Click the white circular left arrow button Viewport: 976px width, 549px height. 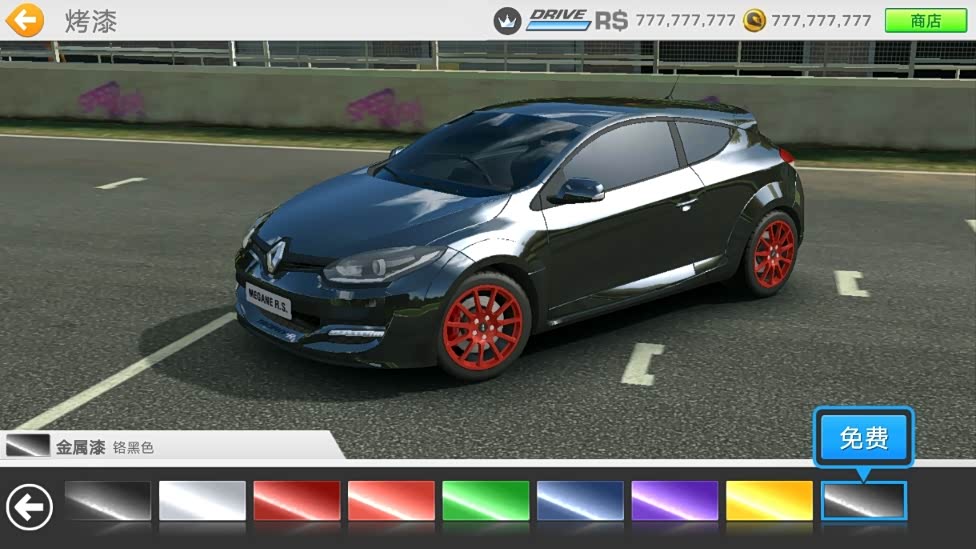[30, 507]
